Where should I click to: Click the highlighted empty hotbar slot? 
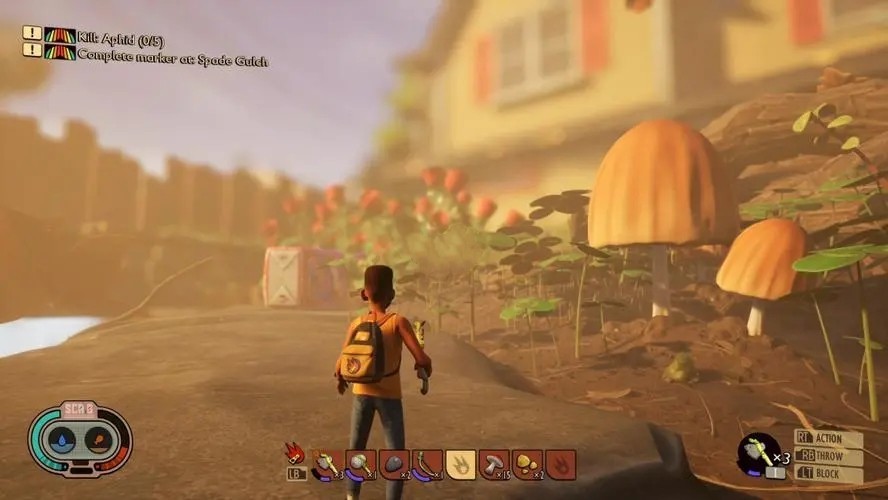click(460, 464)
